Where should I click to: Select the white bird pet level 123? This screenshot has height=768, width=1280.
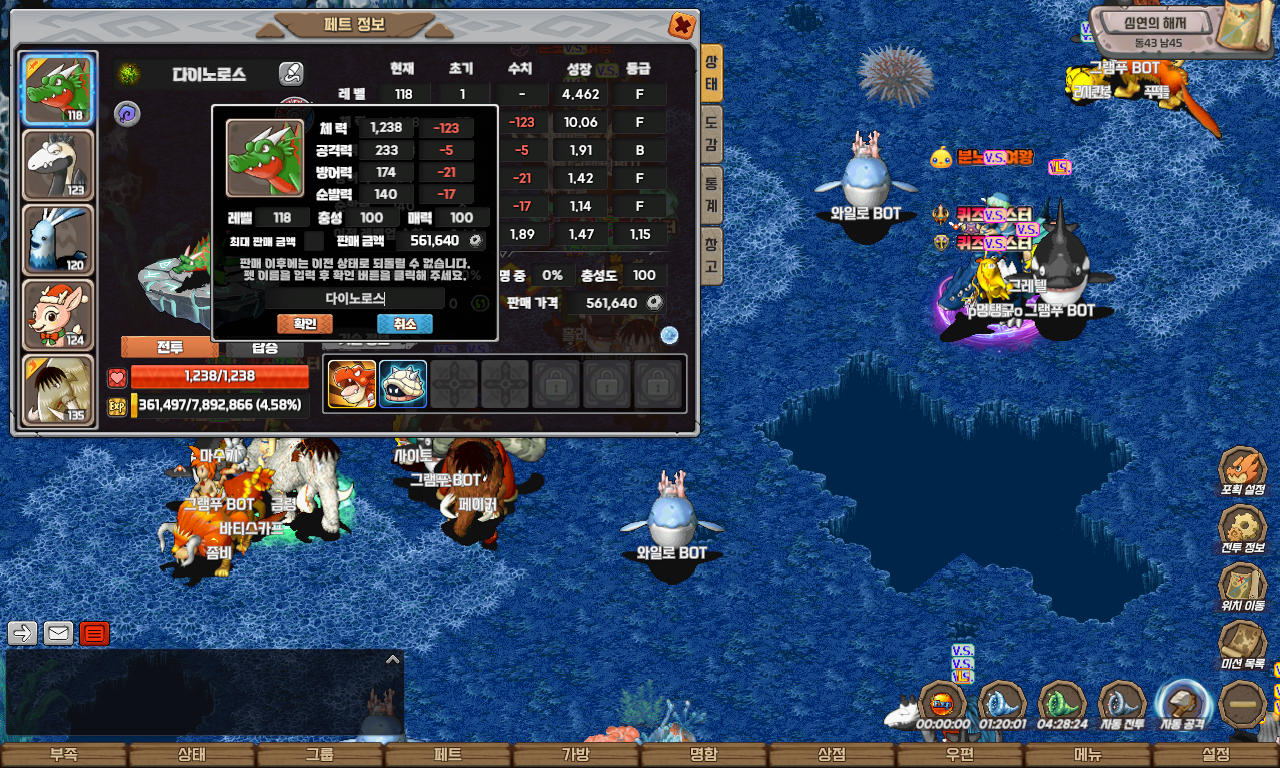pos(58,165)
